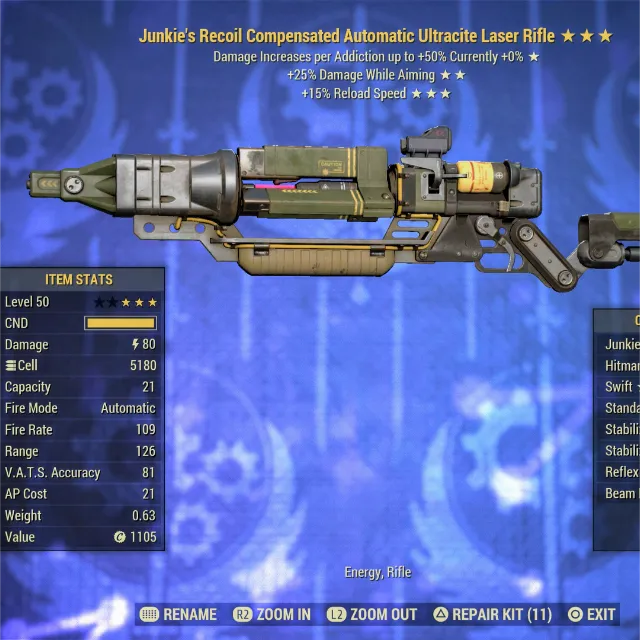Use the Repair Kit (11) option

(x=492, y=614)
